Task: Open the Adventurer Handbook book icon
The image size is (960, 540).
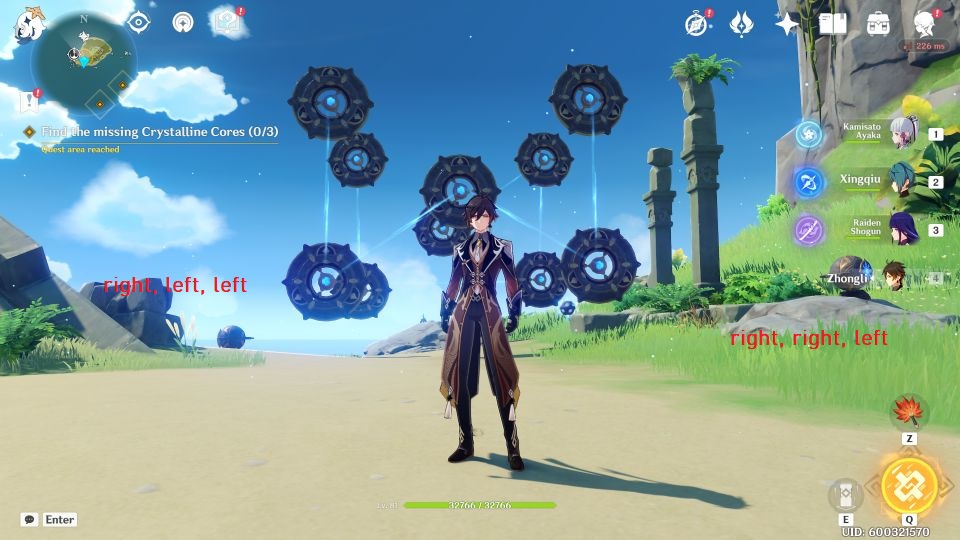Action: [832, 24]
